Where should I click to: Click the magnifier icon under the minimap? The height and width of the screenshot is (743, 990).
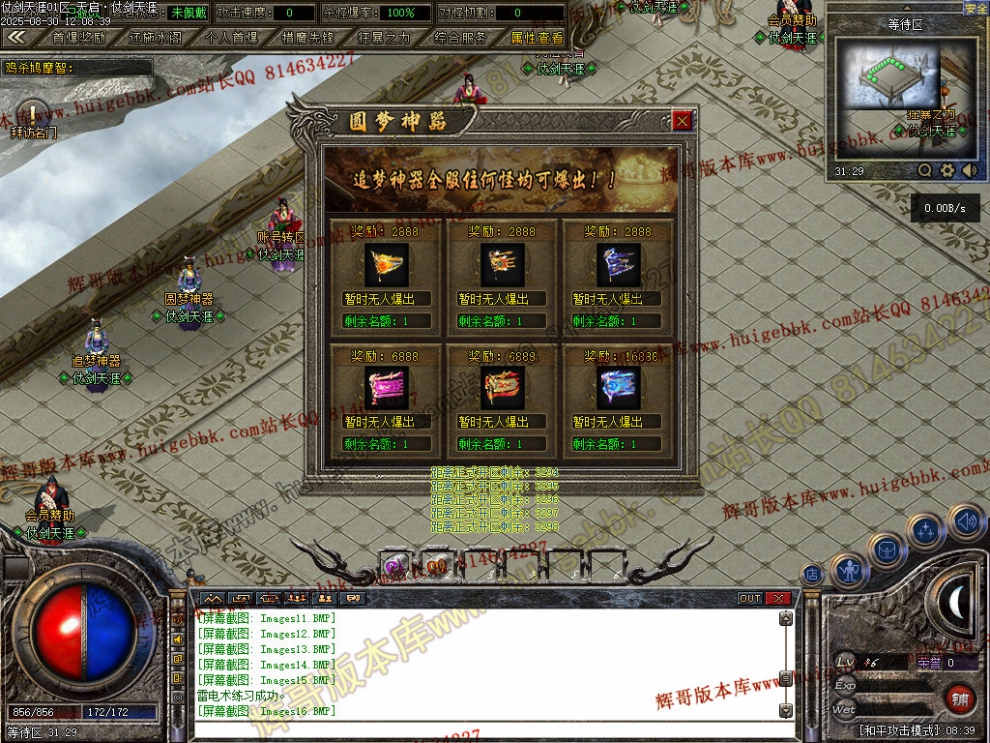click(x=925, y=171)
